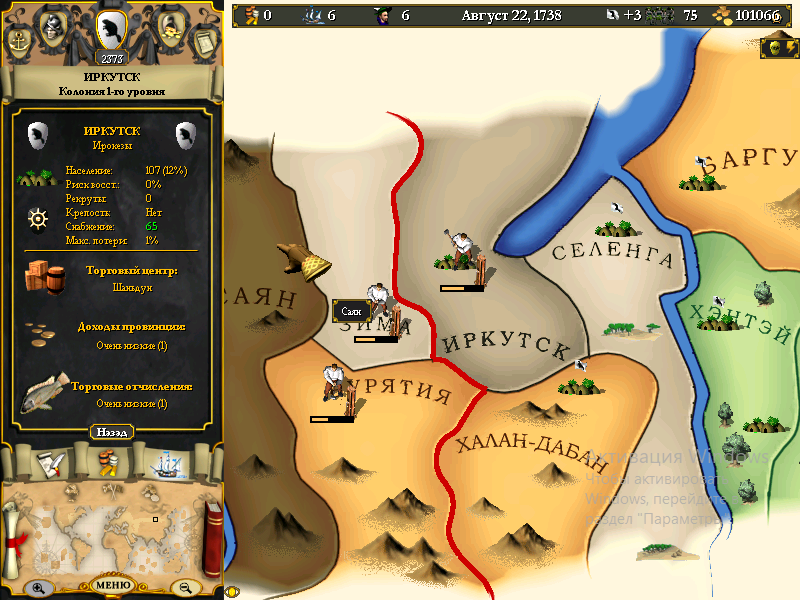Viewport: 800px width, 600px height.
Task: Click the Шанадук trade center link
Action: (x=133, y=287)
